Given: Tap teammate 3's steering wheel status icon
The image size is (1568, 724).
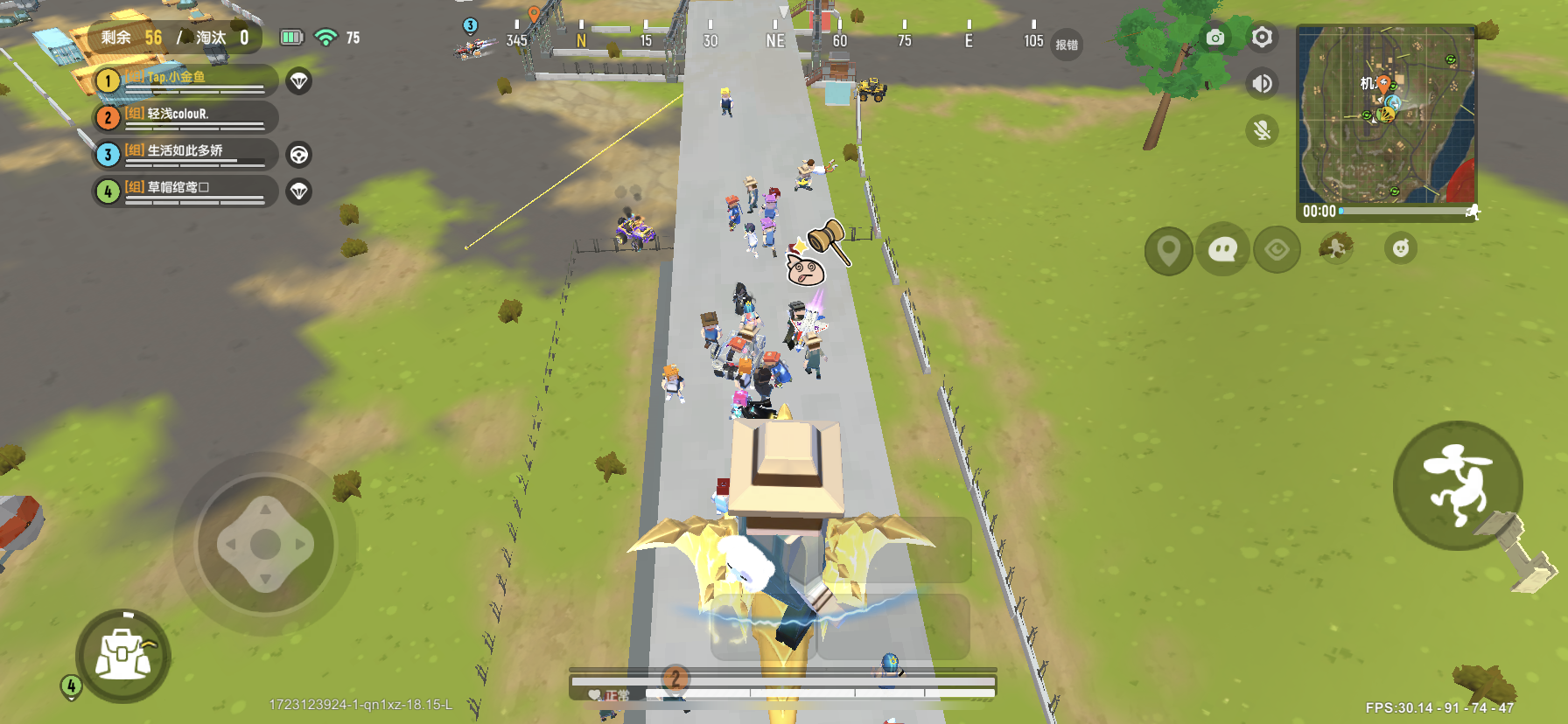Looking at the screenshot, I should 298,154.
